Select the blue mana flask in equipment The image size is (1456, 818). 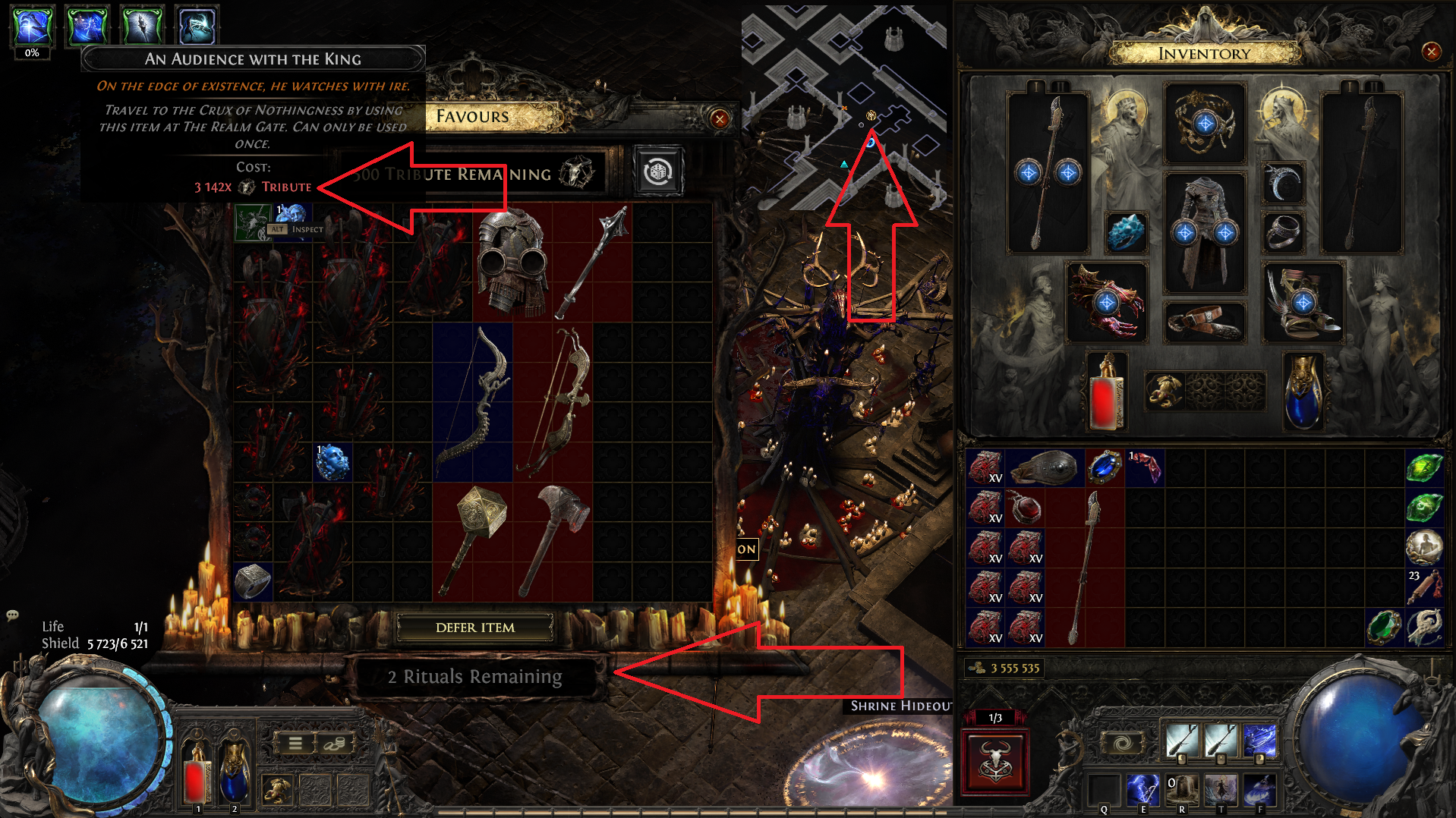[x=1303, y=392]
